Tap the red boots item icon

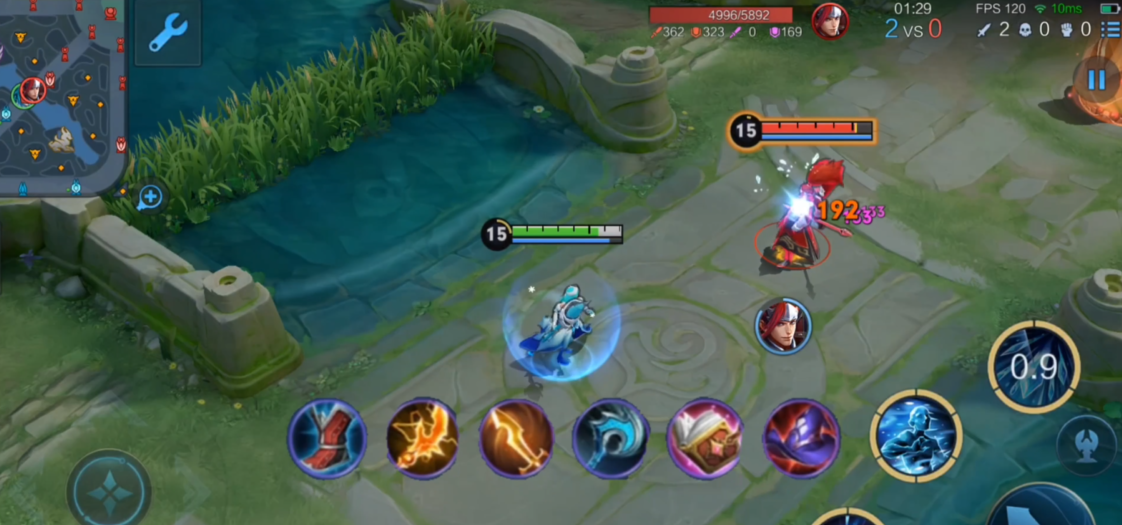point(327,438)
